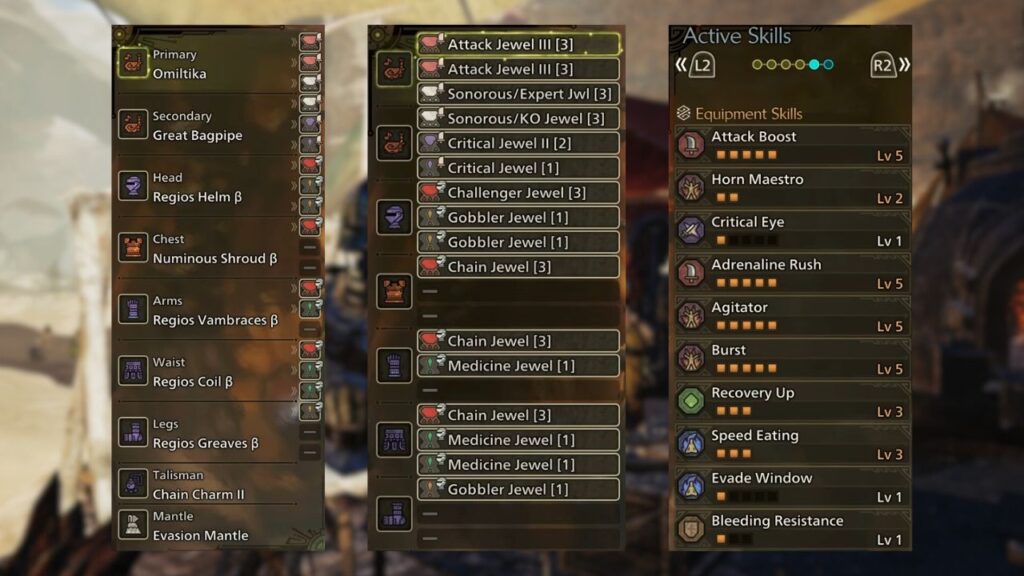This screenshot has height=576, width=1024.
Task: Open the Evasion Mantle slot
Action: click(x=205, y=526)
